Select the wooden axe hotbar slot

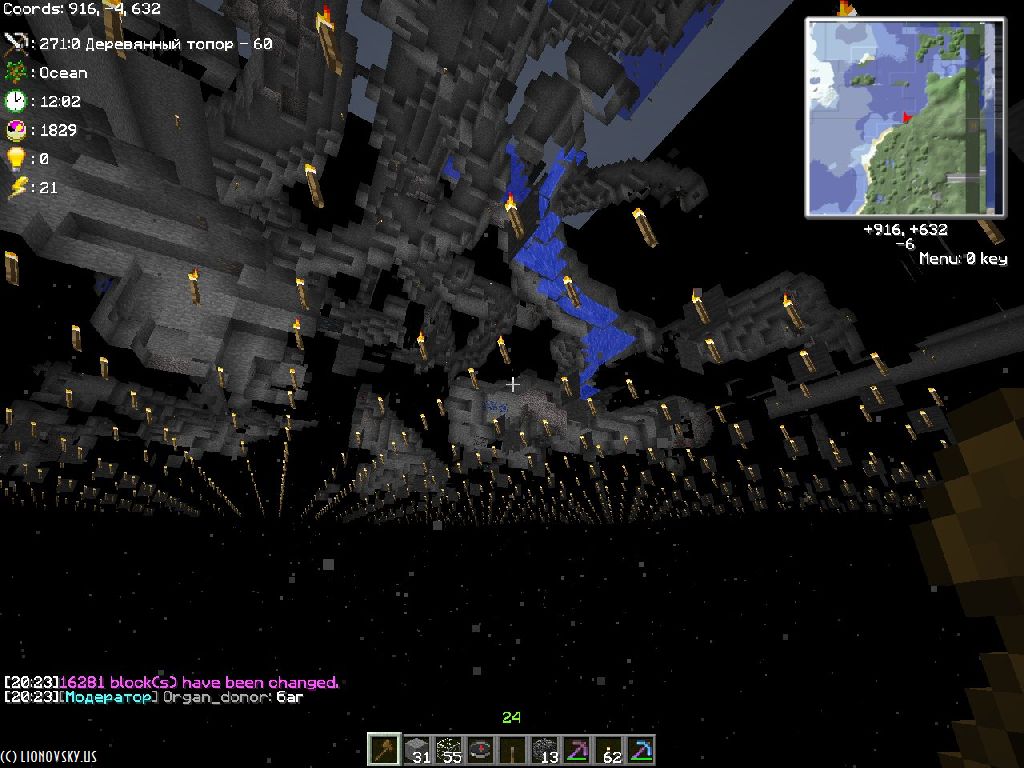pos(384,749)
